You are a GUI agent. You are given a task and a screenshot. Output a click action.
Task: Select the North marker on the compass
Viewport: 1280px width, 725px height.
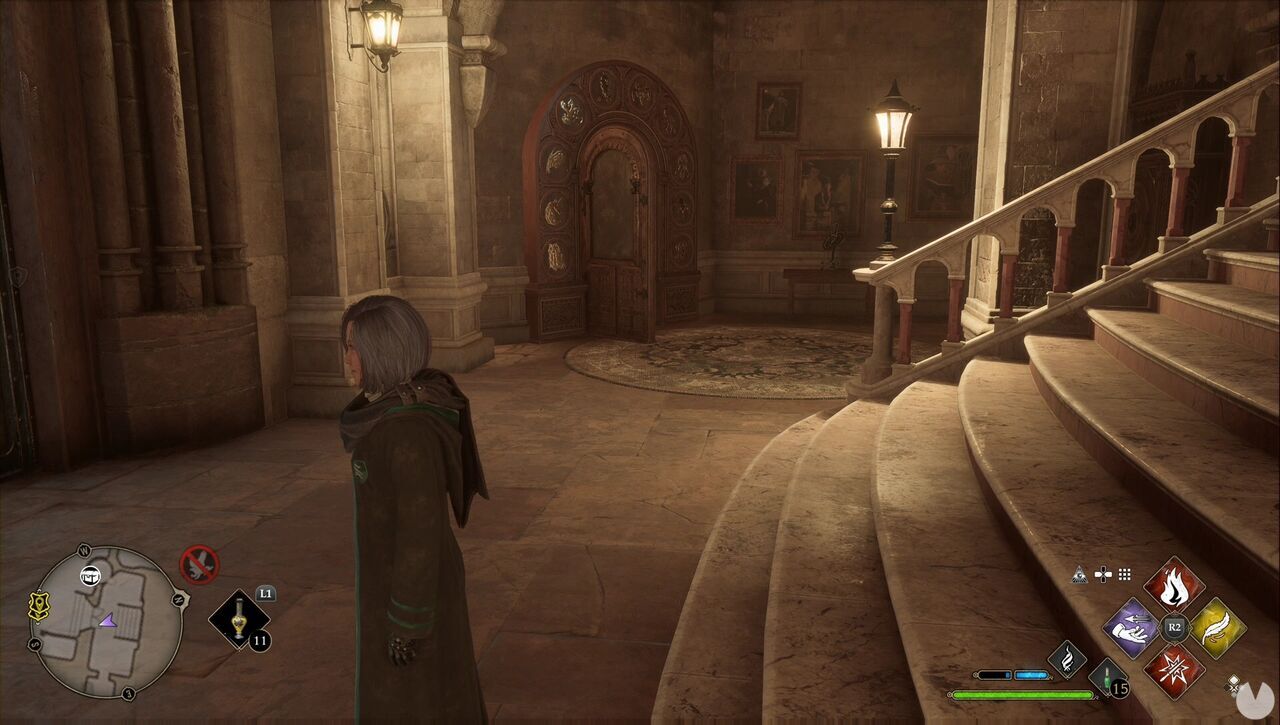click(x=177, y=599)
